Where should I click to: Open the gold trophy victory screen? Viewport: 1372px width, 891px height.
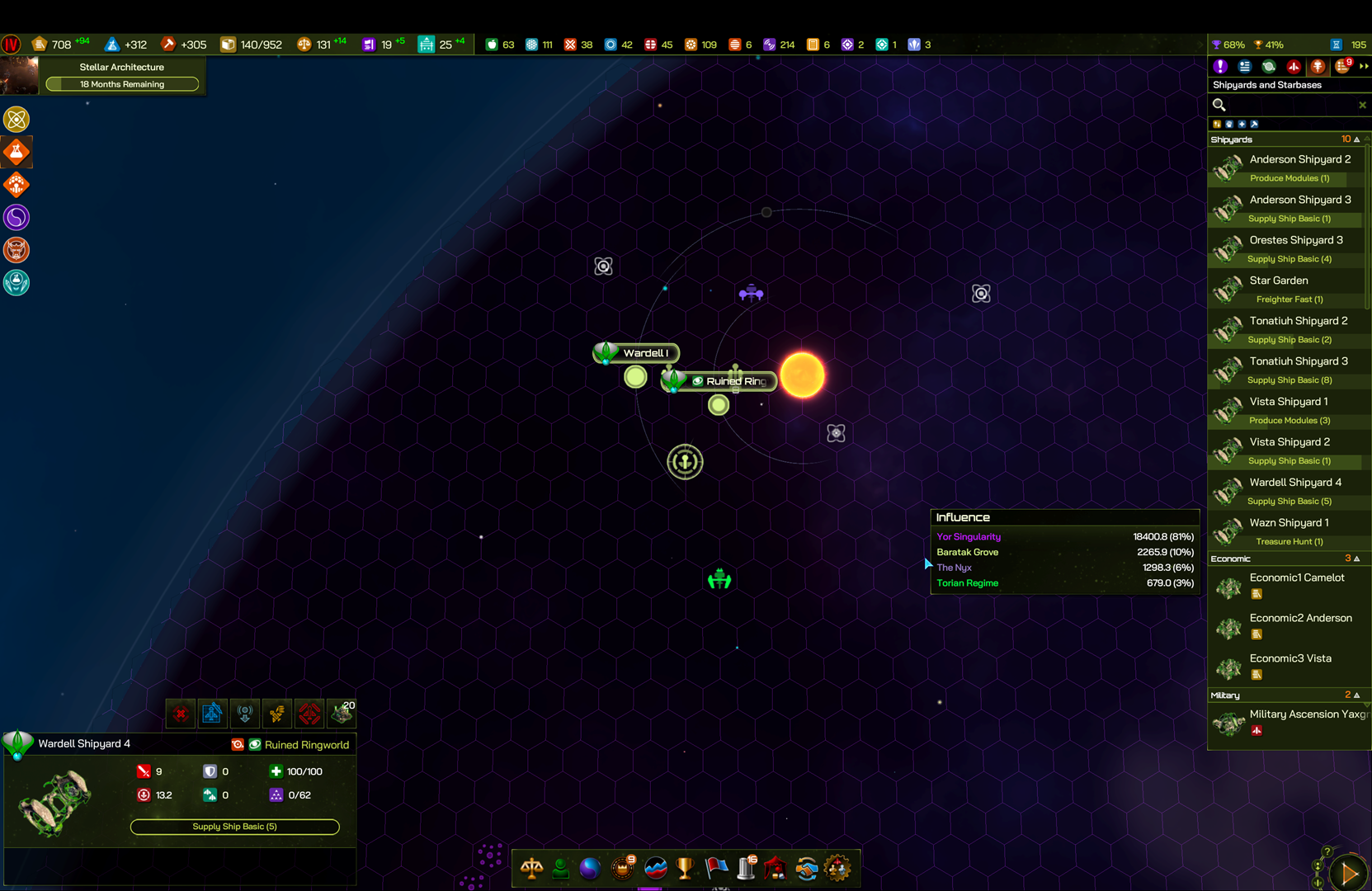tap(685, 868)
